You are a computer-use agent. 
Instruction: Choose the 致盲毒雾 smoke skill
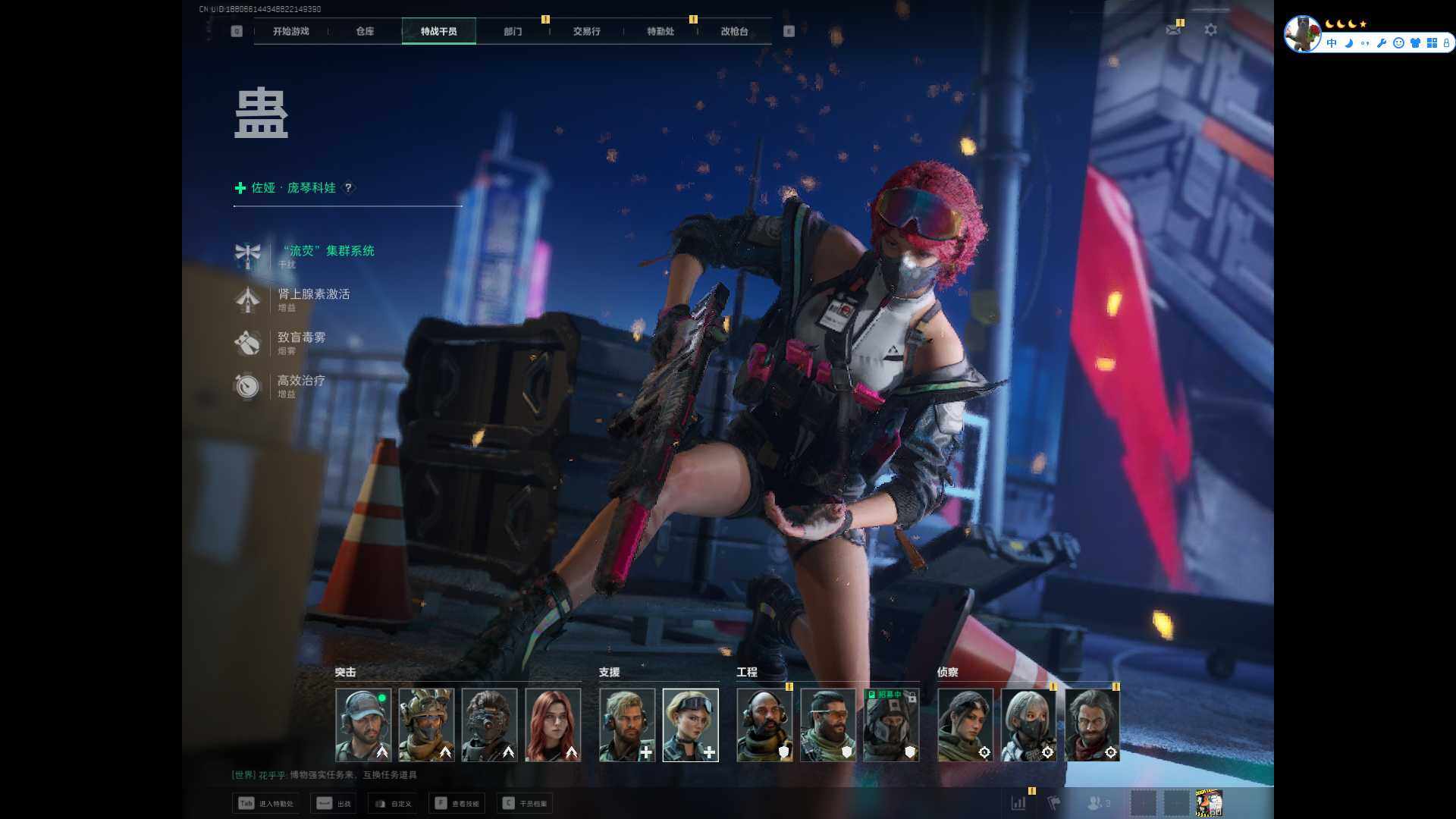click(x=301, y=337)
